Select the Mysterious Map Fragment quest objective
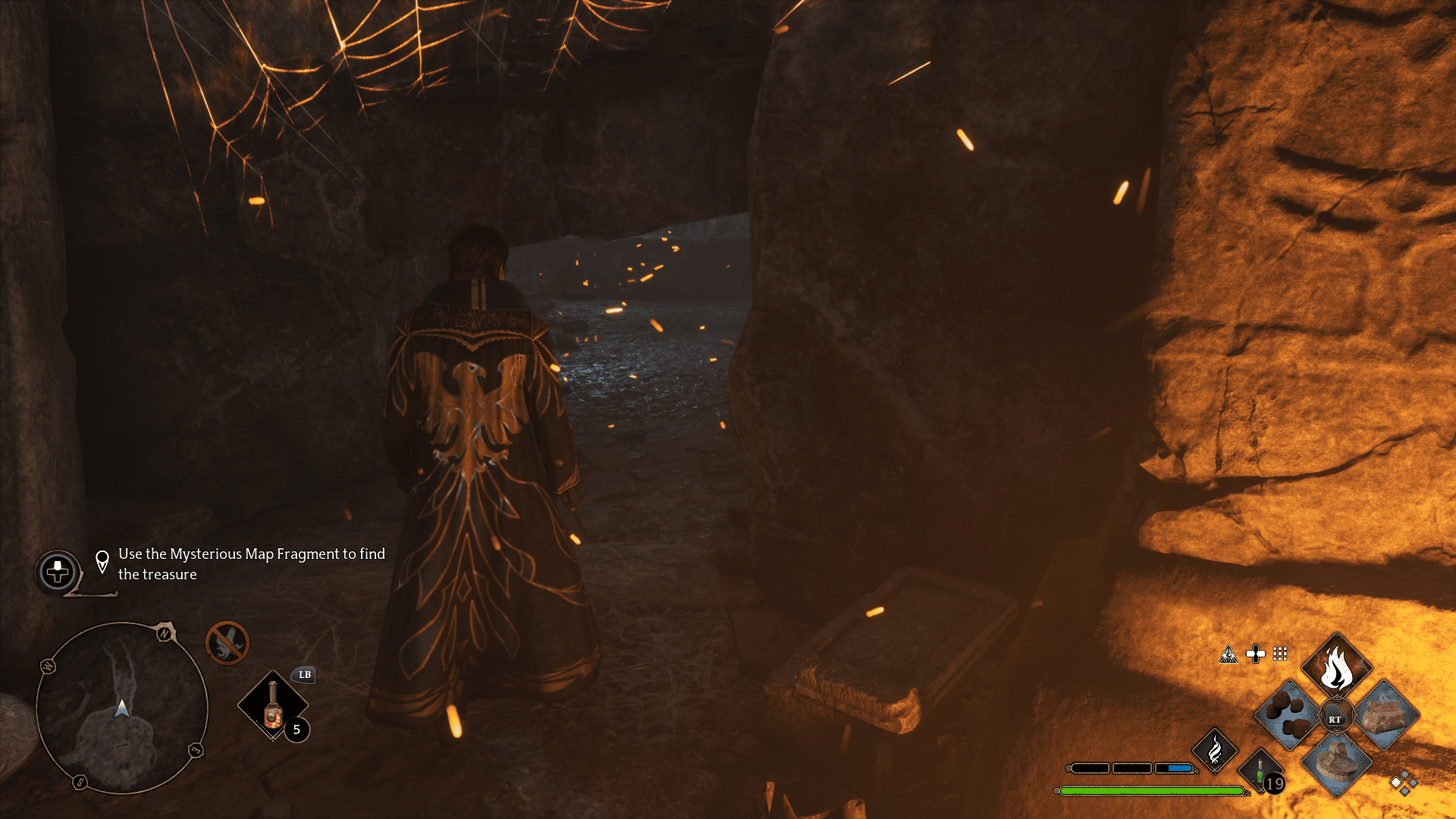This screenshot has width=1456, height=819. [251, 564]
